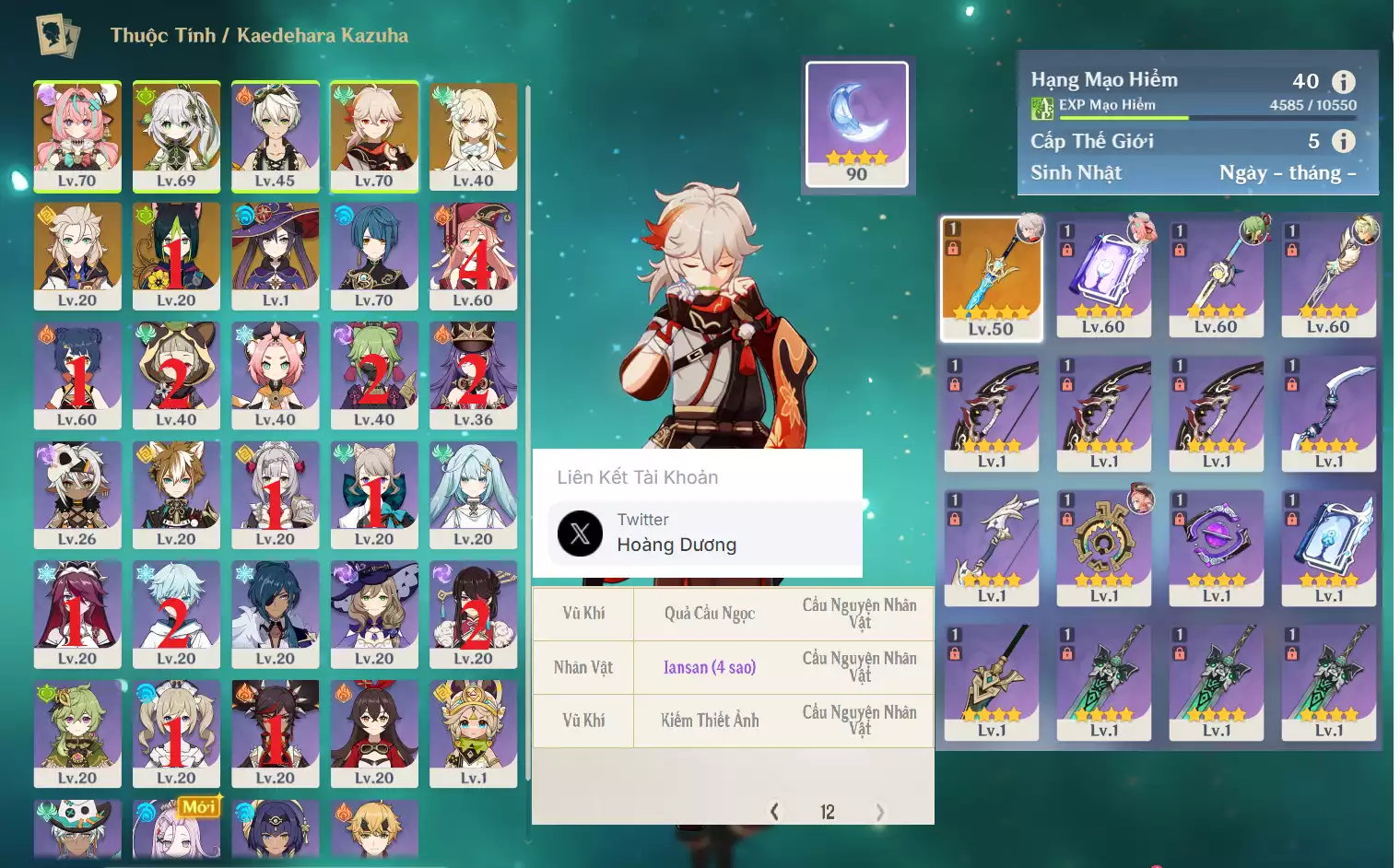Select Barbara's character portrait
The width and height of the screenshot is (1400, 868).
[176, 733]
